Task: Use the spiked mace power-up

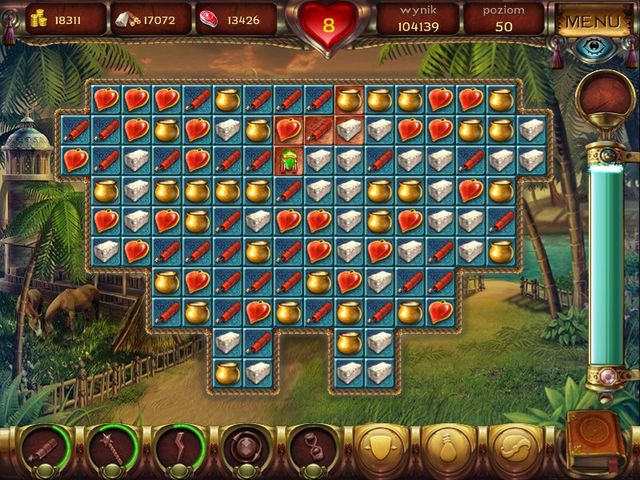Action: pos(111,445)
